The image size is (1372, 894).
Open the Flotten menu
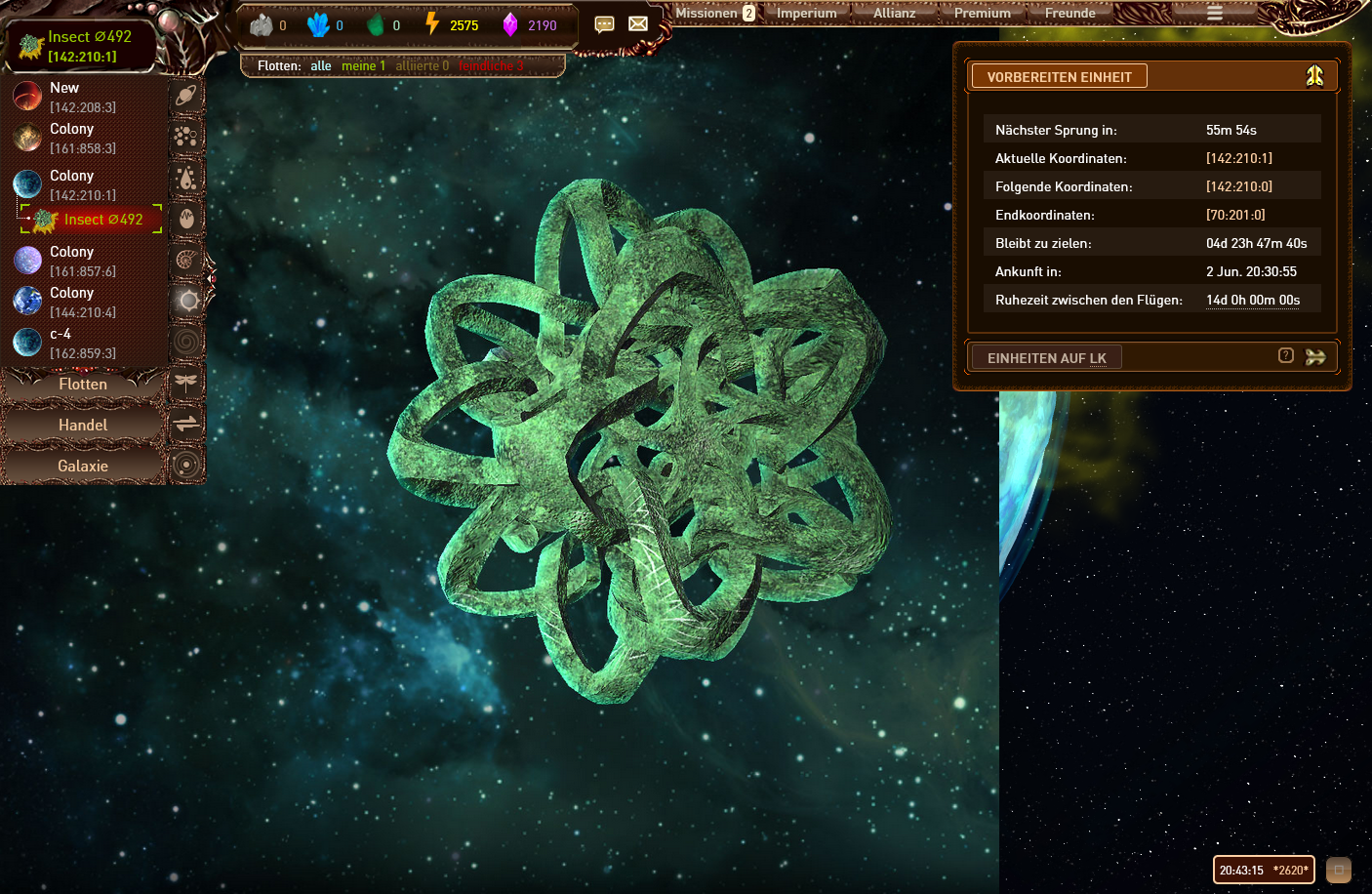[83, 385]
